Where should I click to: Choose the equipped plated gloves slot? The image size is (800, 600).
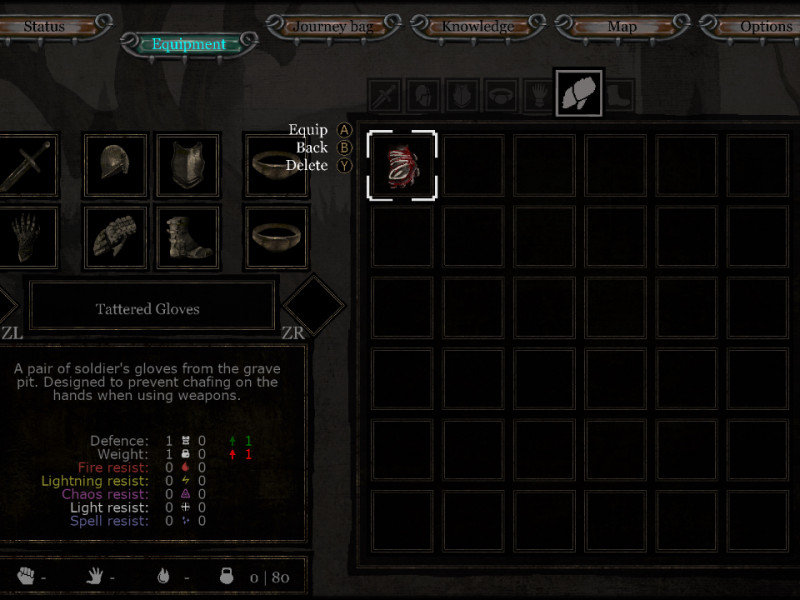point(115,237)
